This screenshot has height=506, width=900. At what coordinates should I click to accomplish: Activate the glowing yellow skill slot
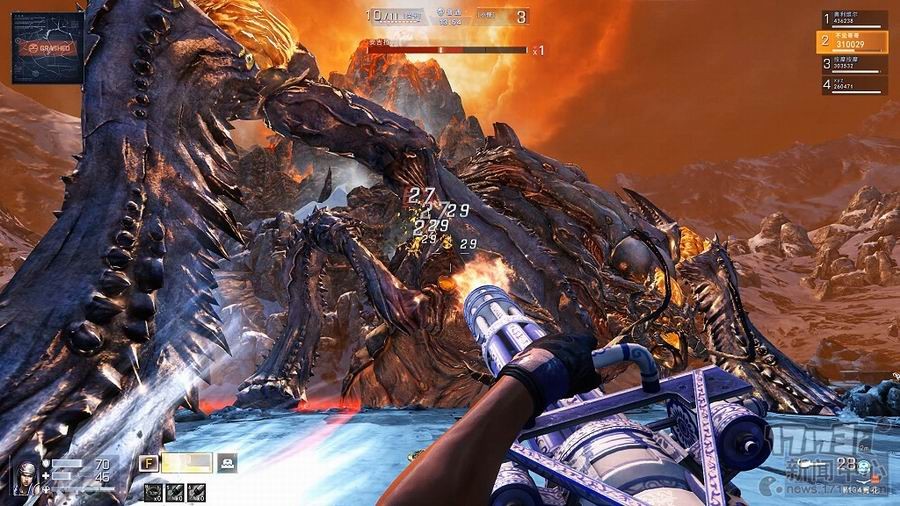(x=187, y=463)
